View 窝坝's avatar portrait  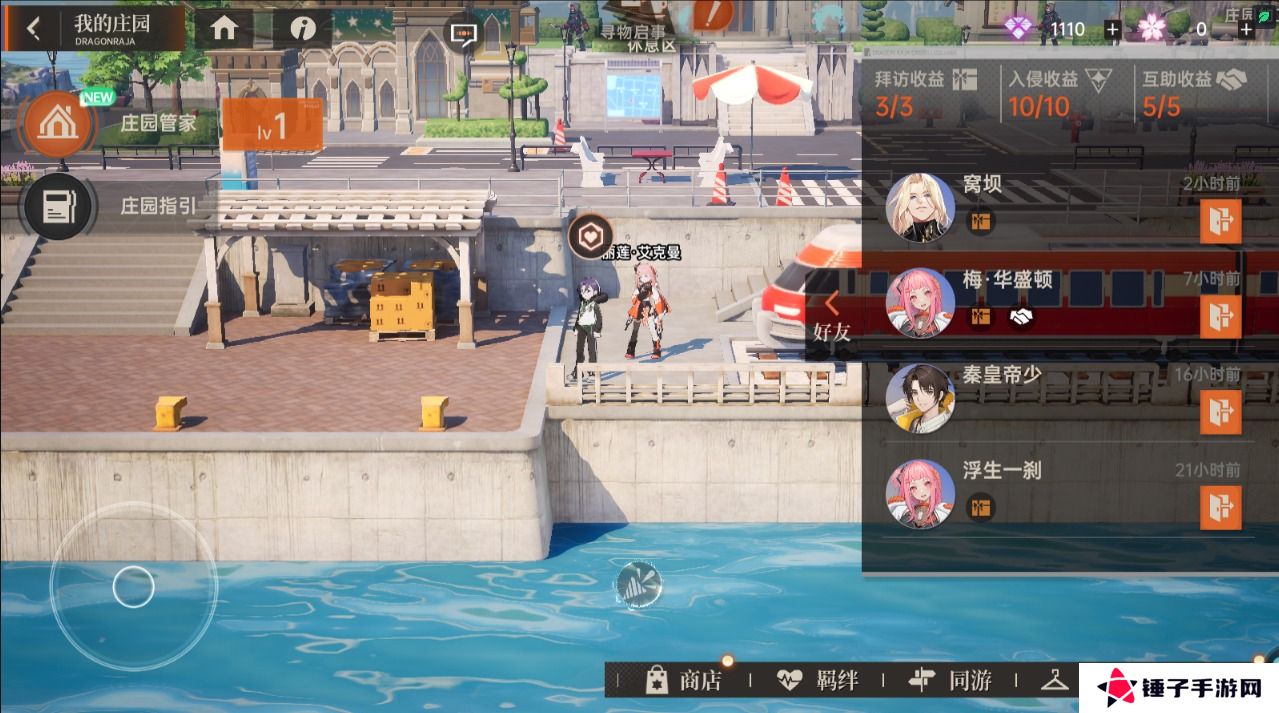click(x=919, y=207)
